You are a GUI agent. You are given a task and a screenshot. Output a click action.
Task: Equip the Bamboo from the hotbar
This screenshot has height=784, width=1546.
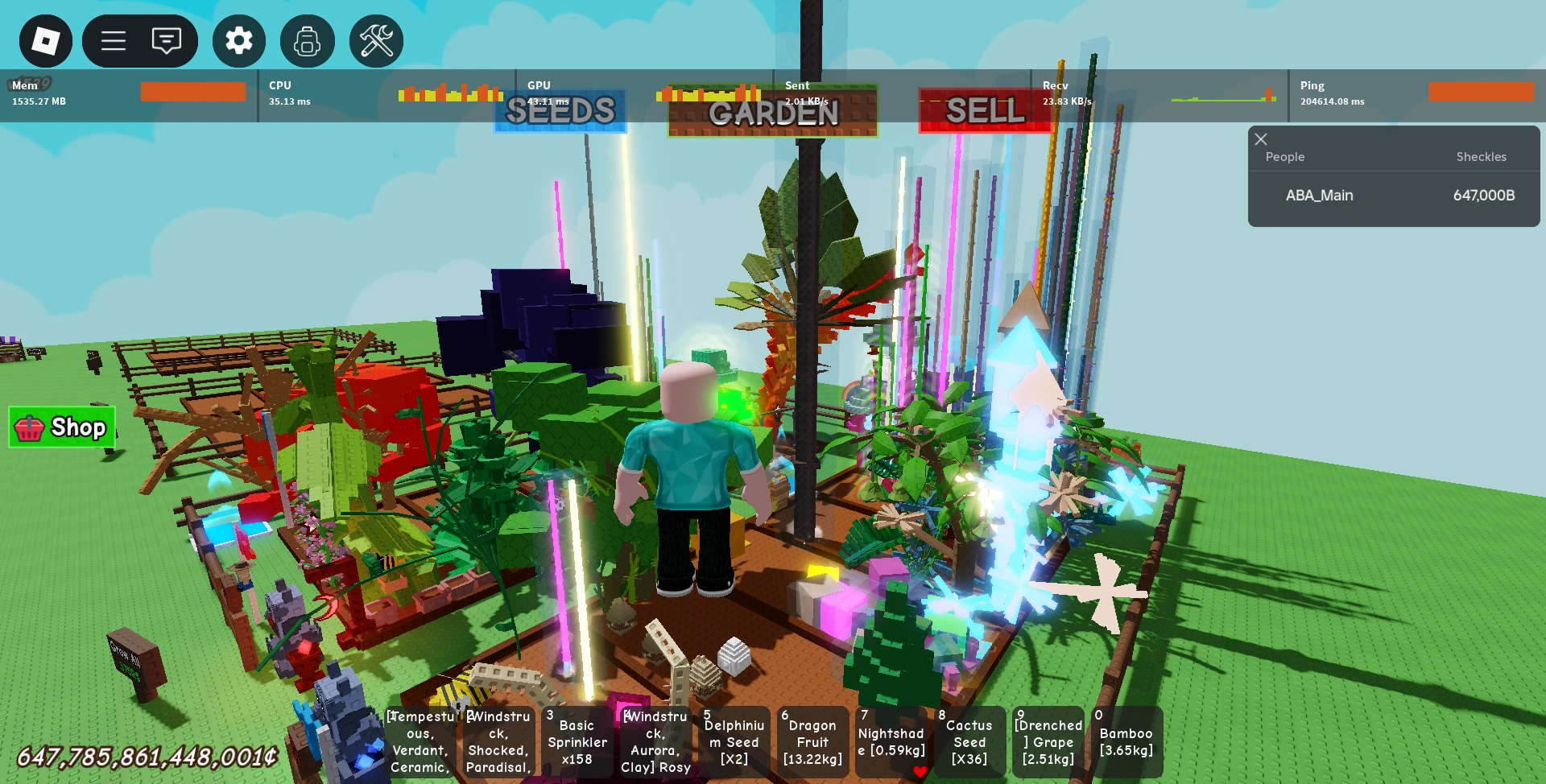coord(1126,741)
